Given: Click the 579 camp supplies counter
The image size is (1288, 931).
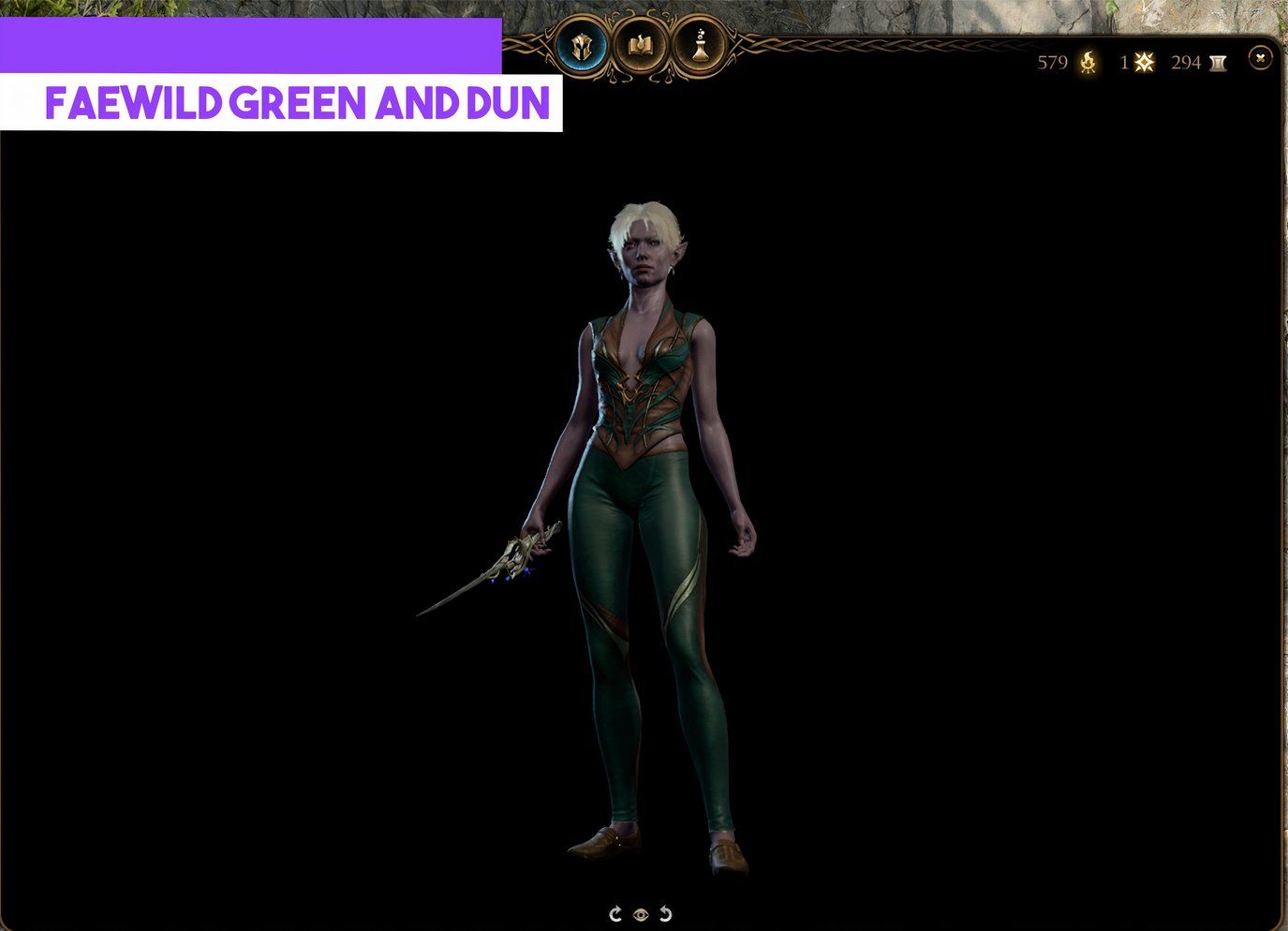Looking at the screenshot, I should tap(1051, 63).
